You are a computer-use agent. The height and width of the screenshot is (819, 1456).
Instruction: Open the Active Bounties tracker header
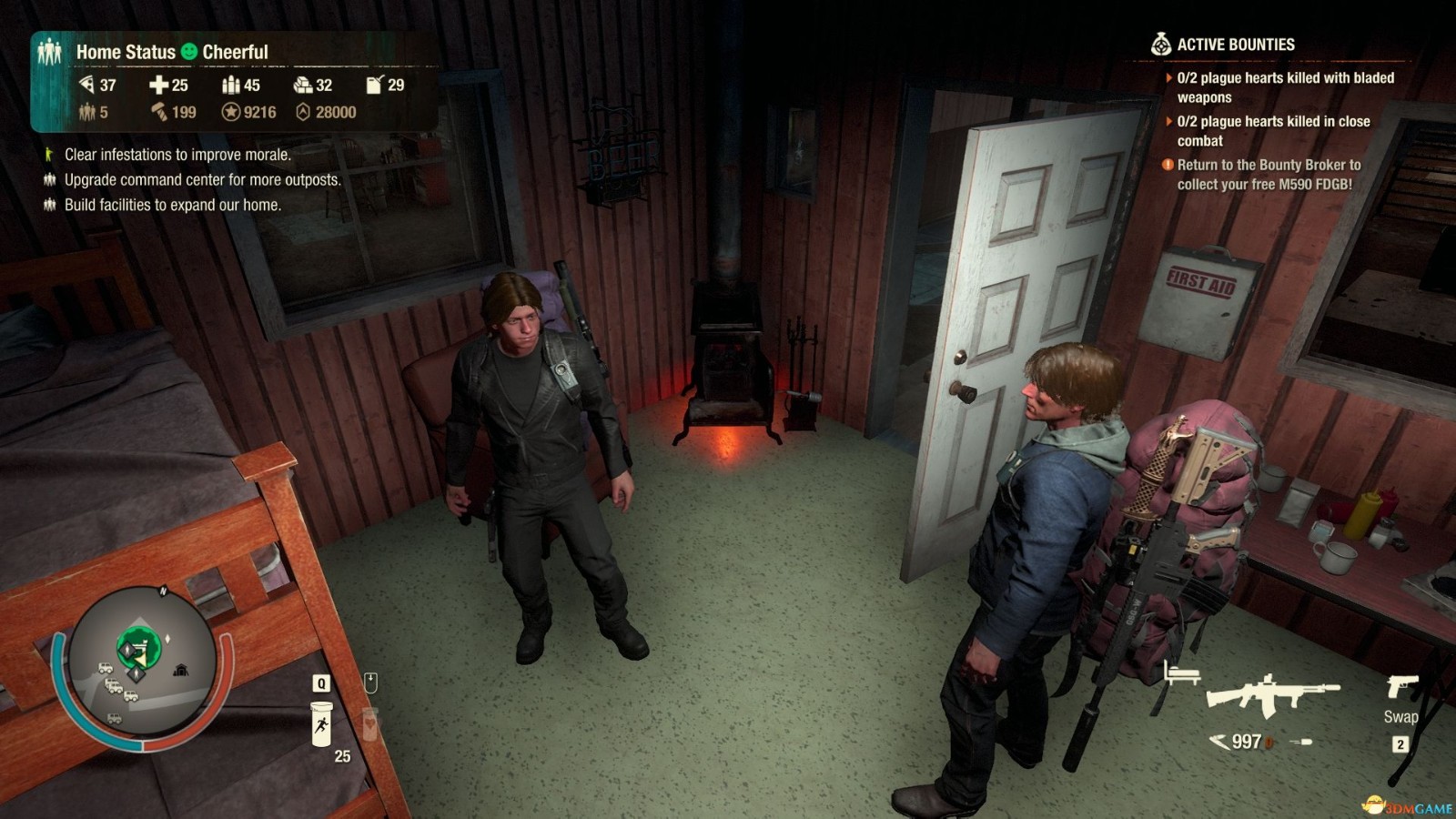(x=1234, y=45)
